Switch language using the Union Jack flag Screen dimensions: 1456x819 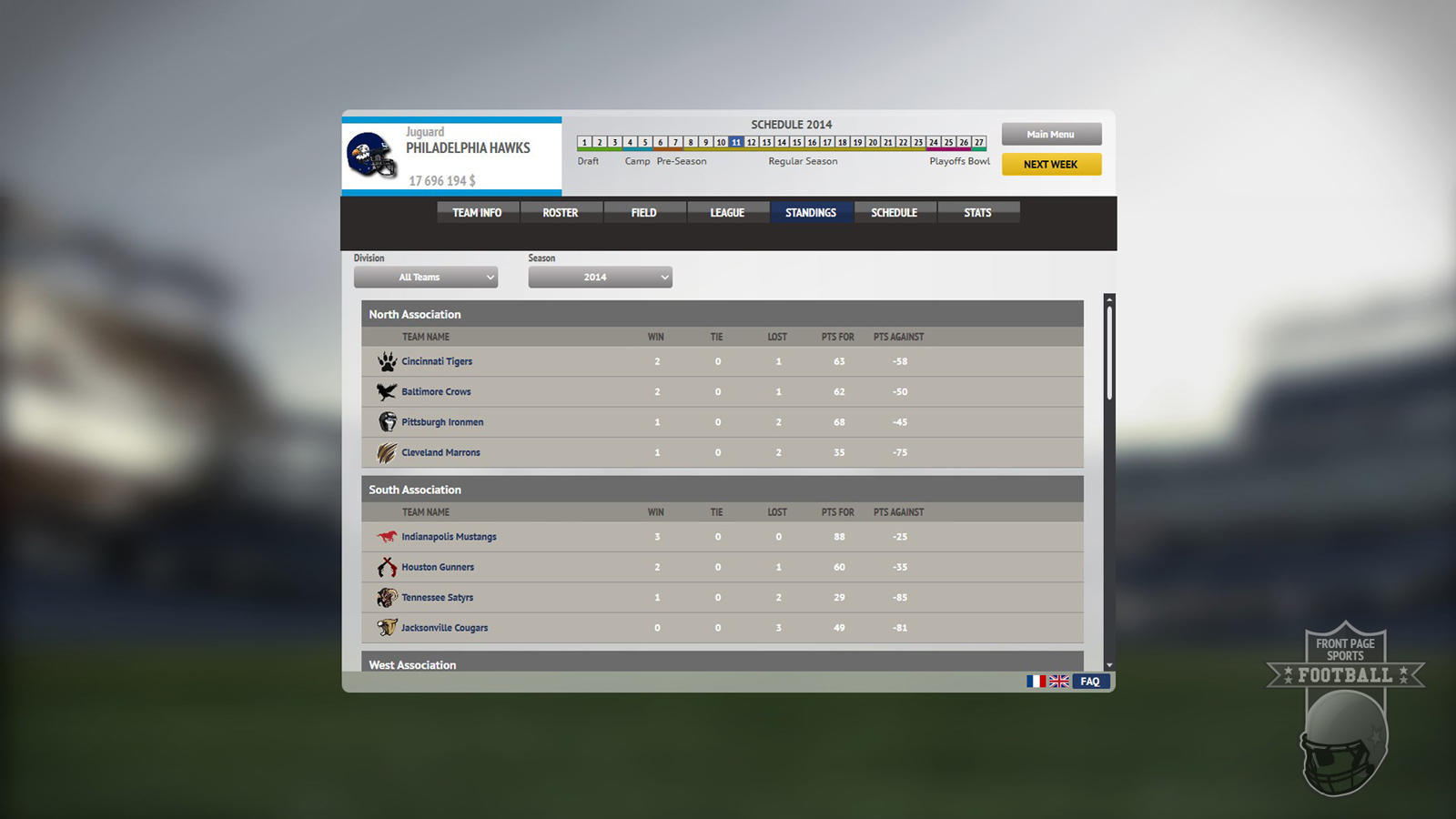click(1058, 681)
